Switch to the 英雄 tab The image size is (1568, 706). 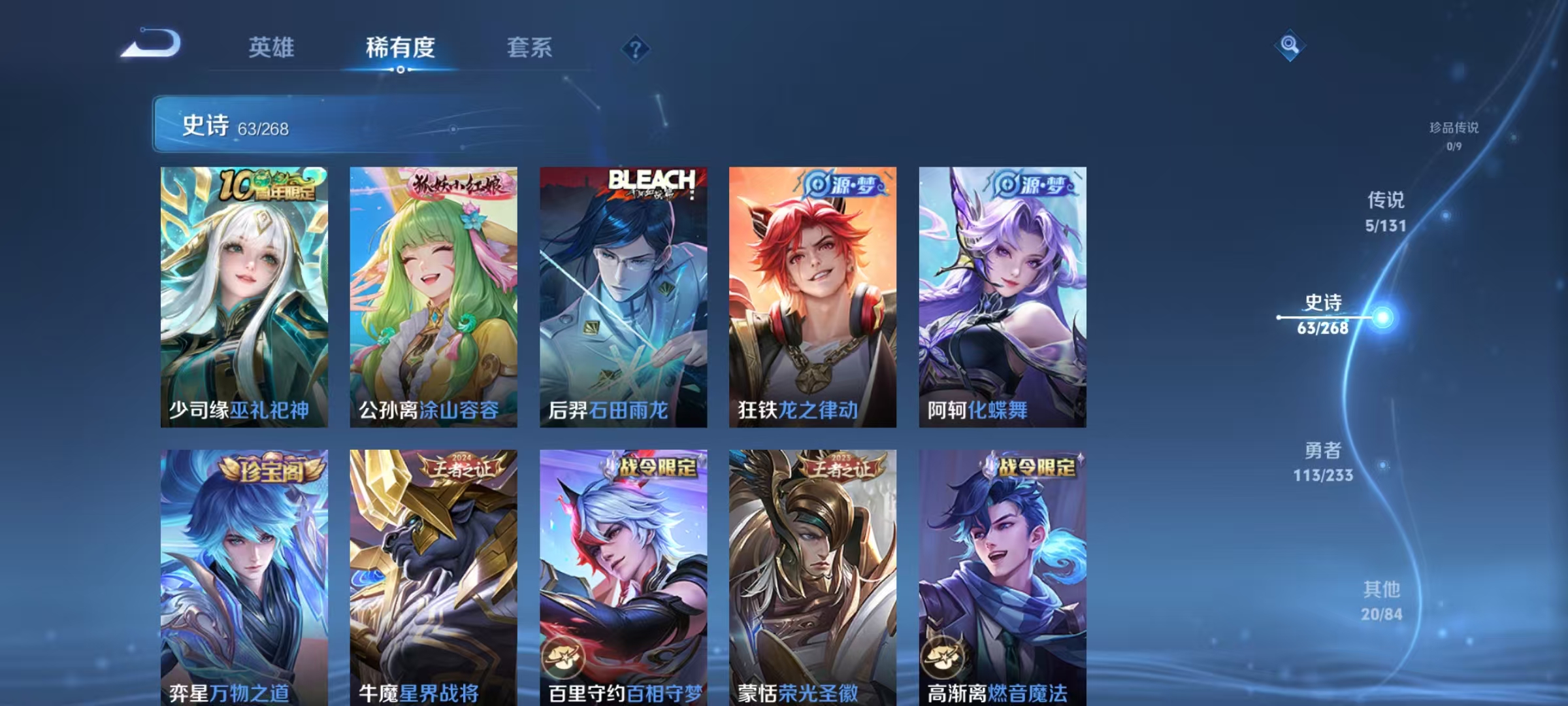(272, 48)
